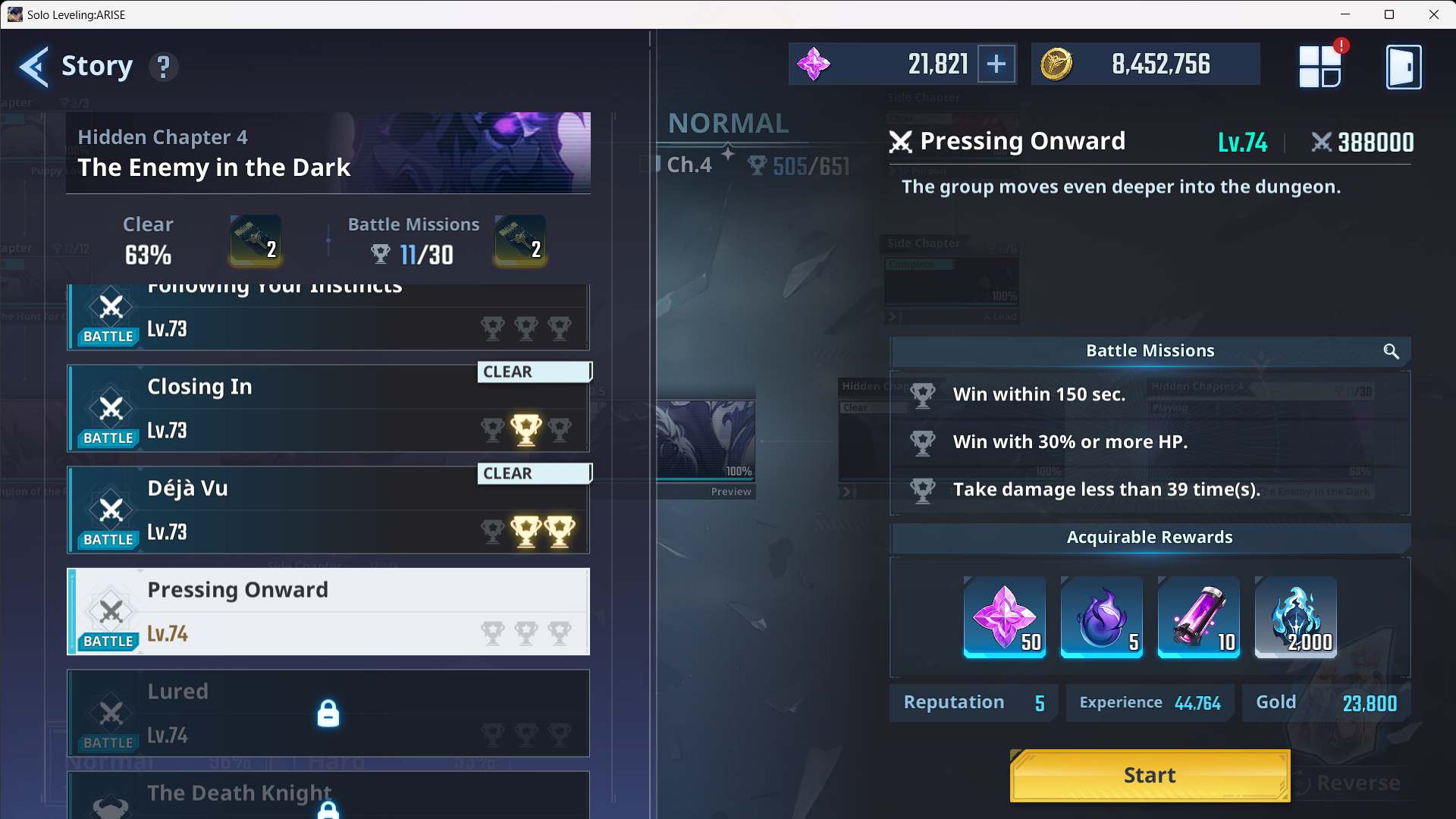View the 2,000 blue armor reward

click(1295, 617)
